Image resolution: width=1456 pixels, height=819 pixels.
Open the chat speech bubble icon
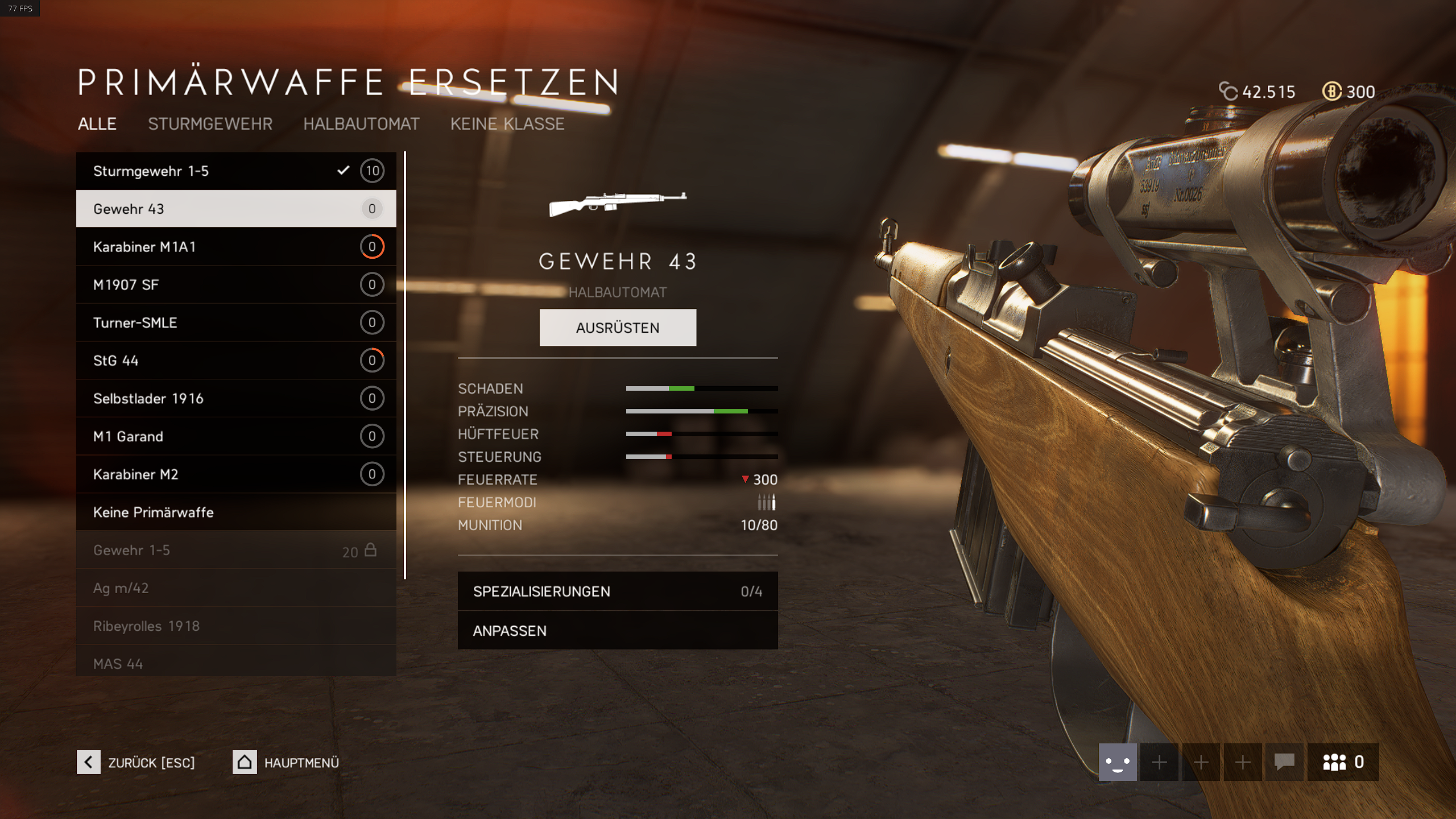click(x=1284, y=762)
